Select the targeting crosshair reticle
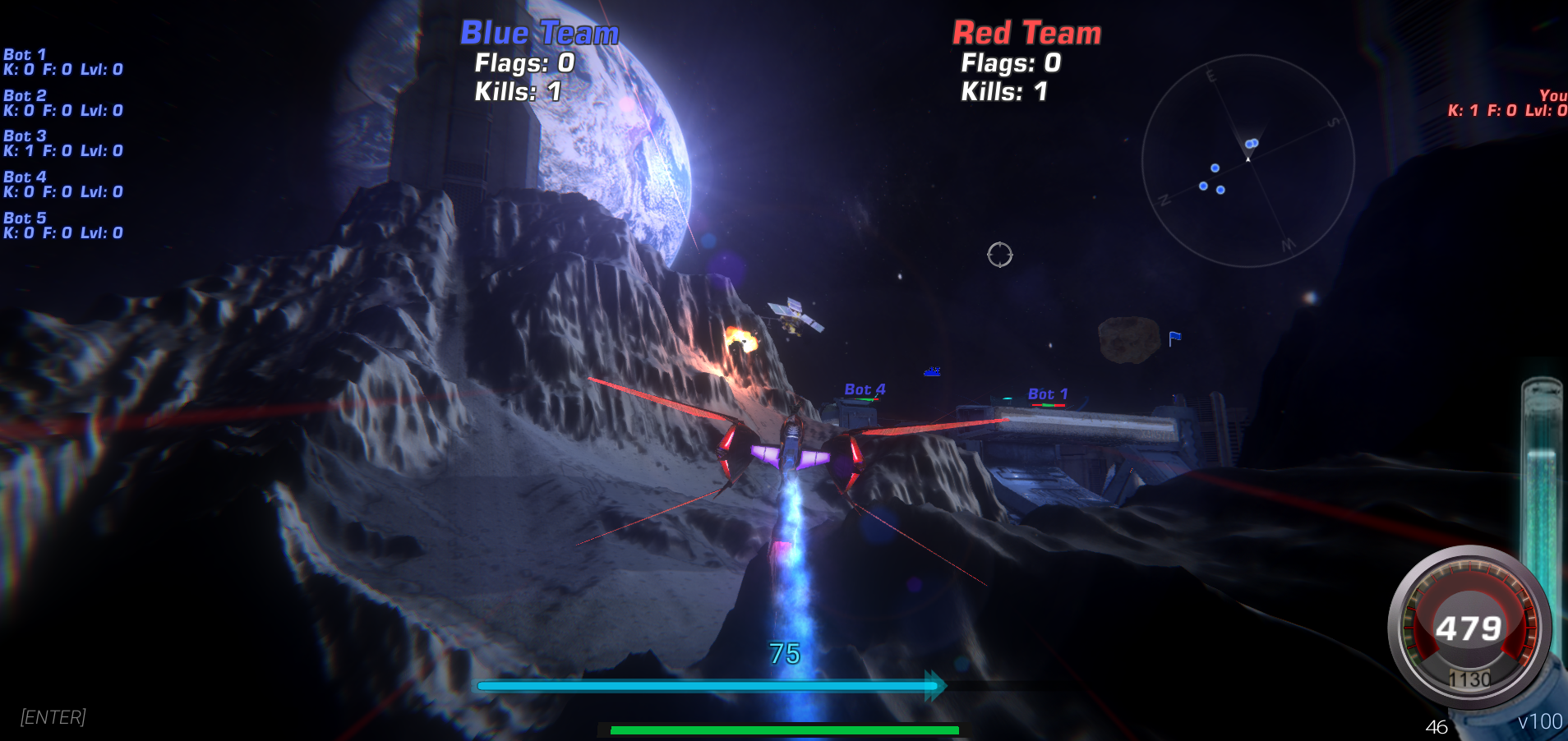Image resolution: width=1568 pixels, height=741 pixels. (1001, 255)
